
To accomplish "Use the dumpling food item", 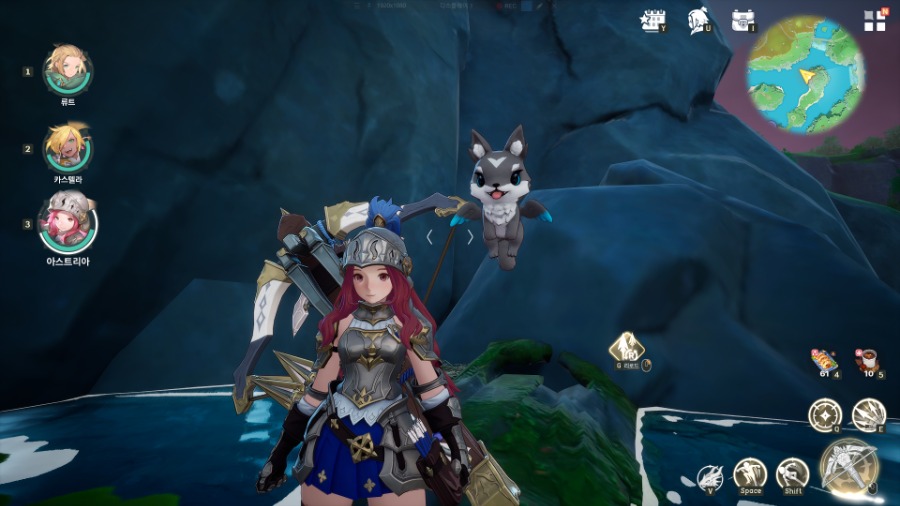I will point(823,360).
